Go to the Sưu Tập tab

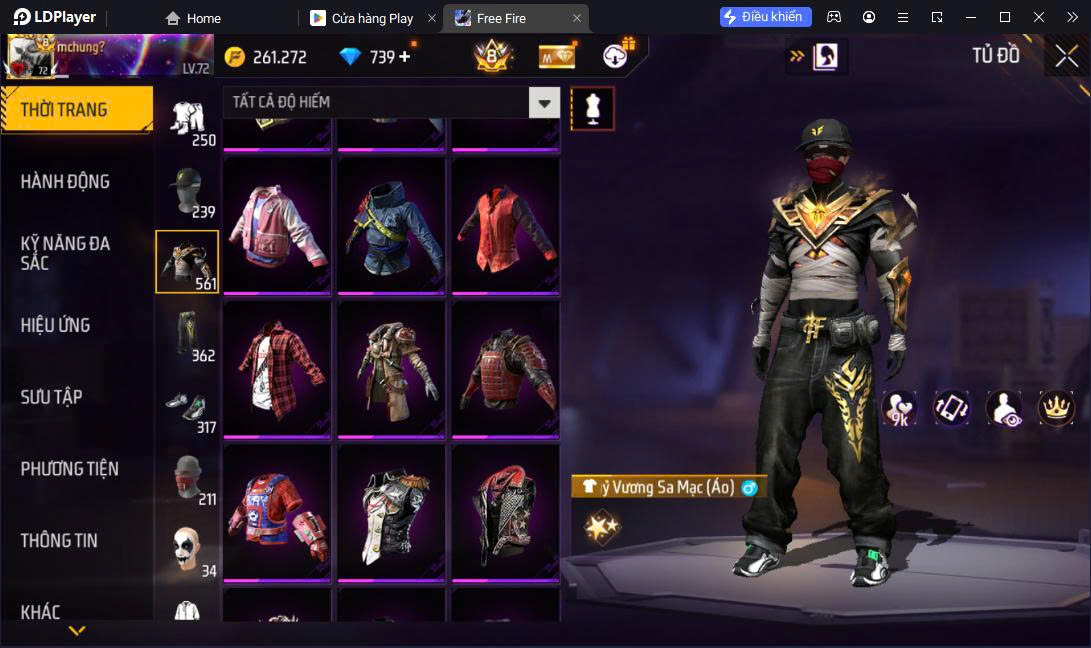pyautogui.click(x=51, y=397)
